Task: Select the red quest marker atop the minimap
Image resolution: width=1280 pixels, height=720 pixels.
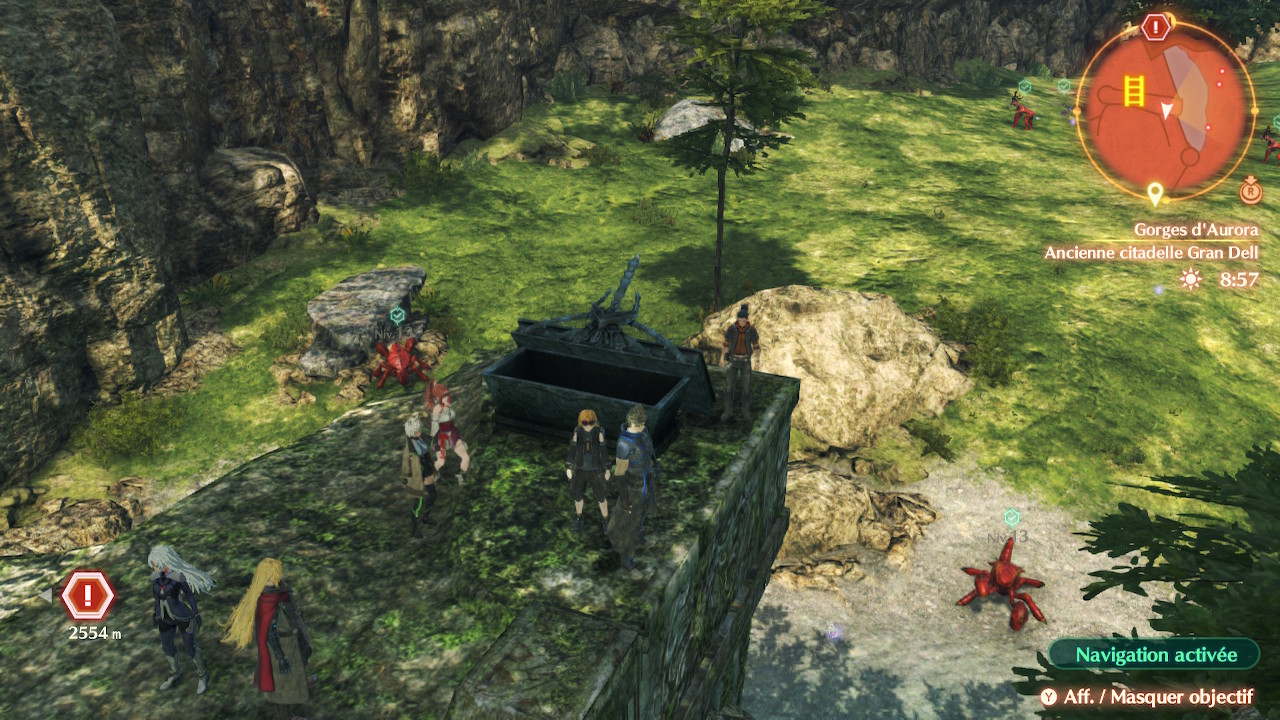Action: pos(1155,27)
